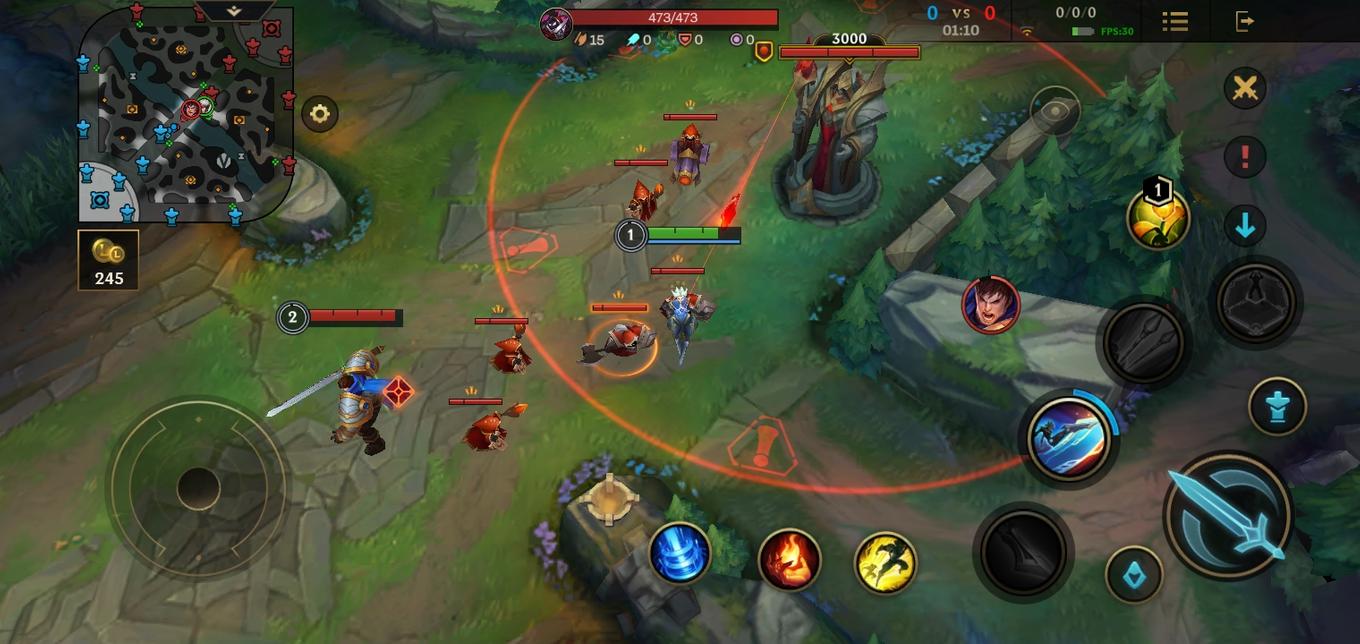Place a ward with the eye button

click(x=1053, y=110)
